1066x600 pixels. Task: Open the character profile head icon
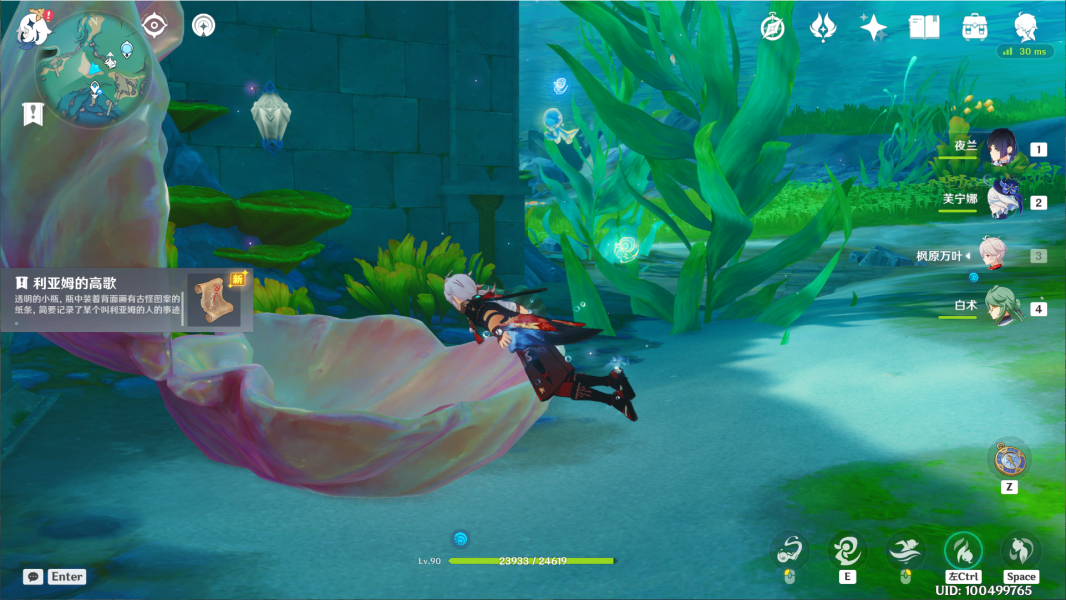point(1025,27)
